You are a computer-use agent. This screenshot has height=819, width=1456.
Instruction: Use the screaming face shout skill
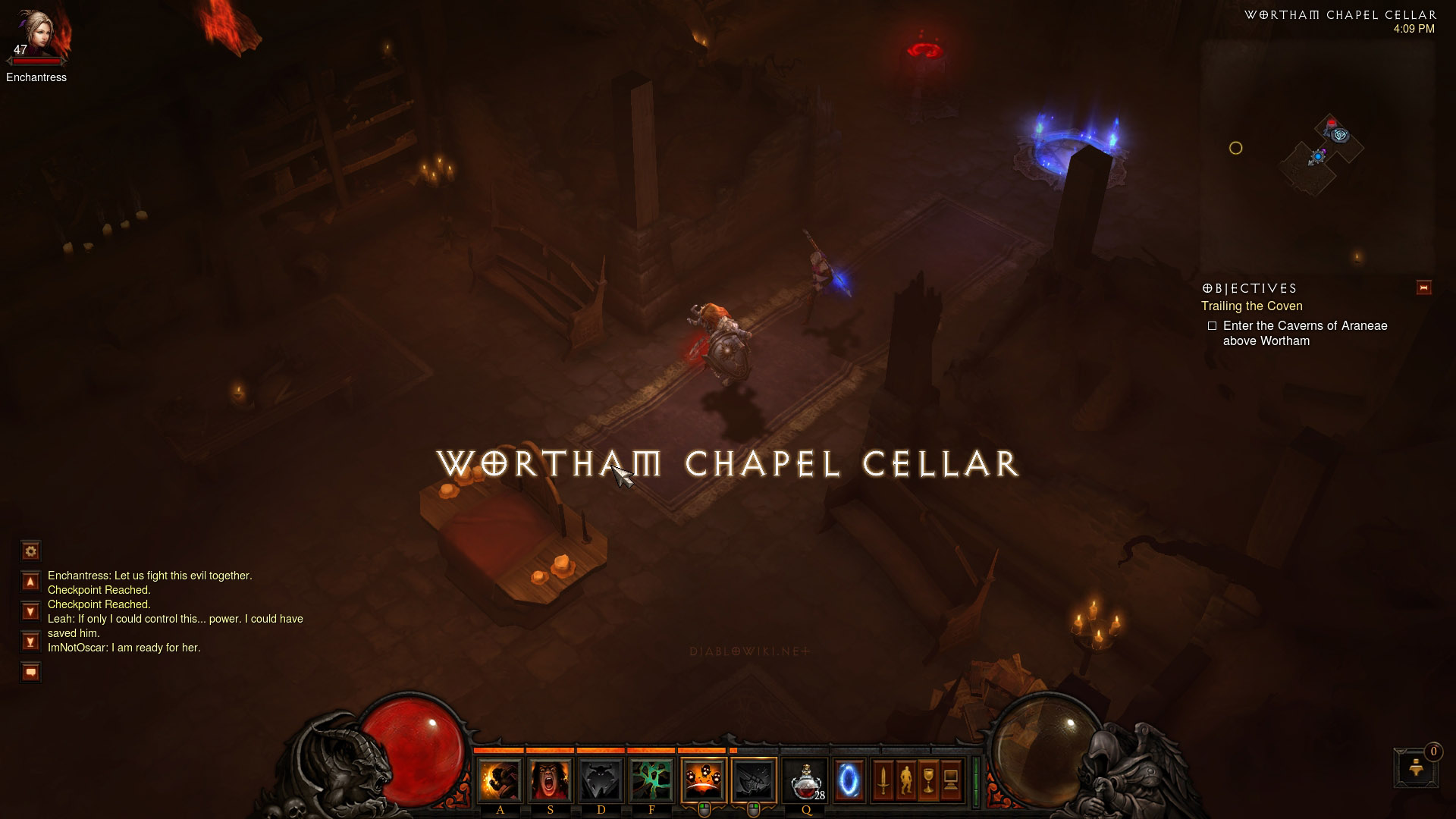click(550, 780)
